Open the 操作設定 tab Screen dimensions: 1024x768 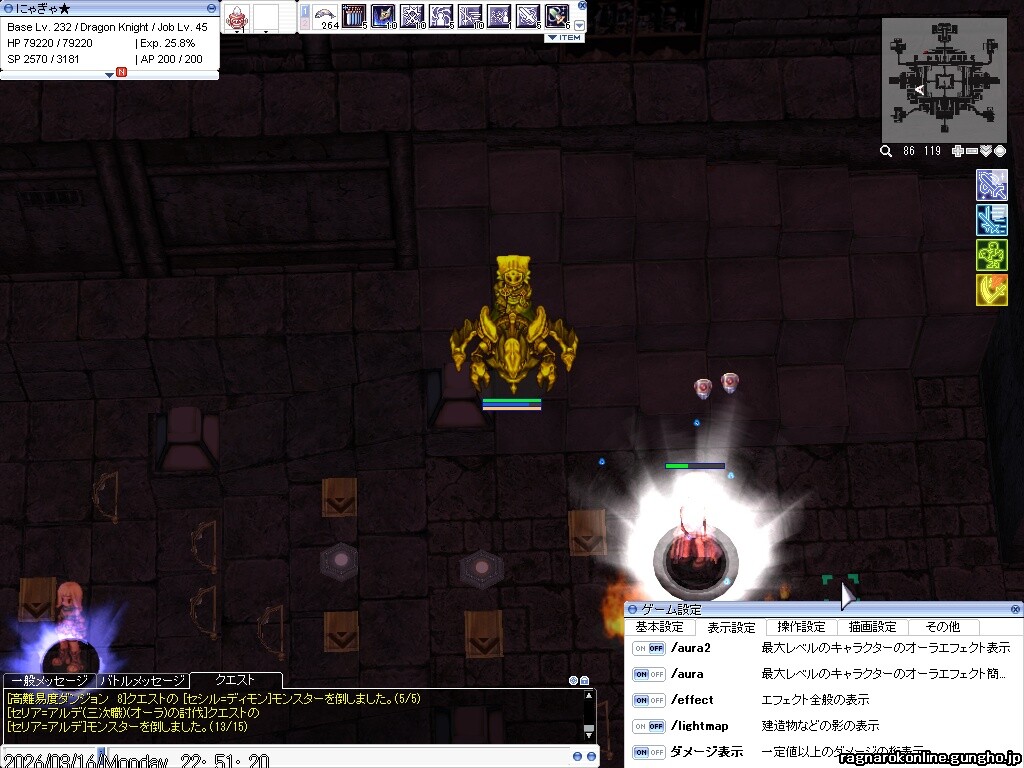(x=801, y=627)
